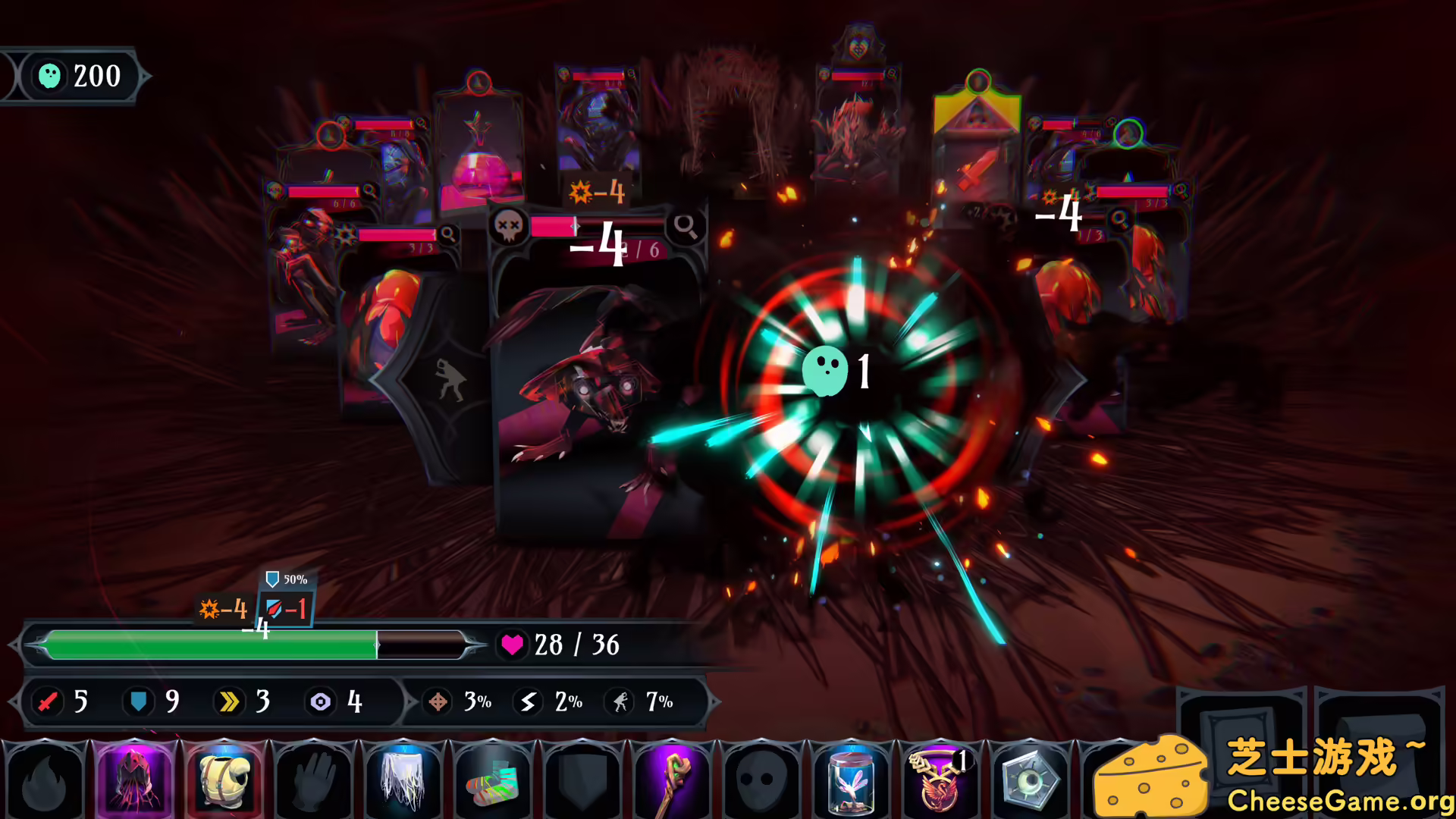The height and width of the screenshot is (819, 1456).
Task: Select the red sword attack stat icon
Action: pyautogui.click(x=47, y=702)
